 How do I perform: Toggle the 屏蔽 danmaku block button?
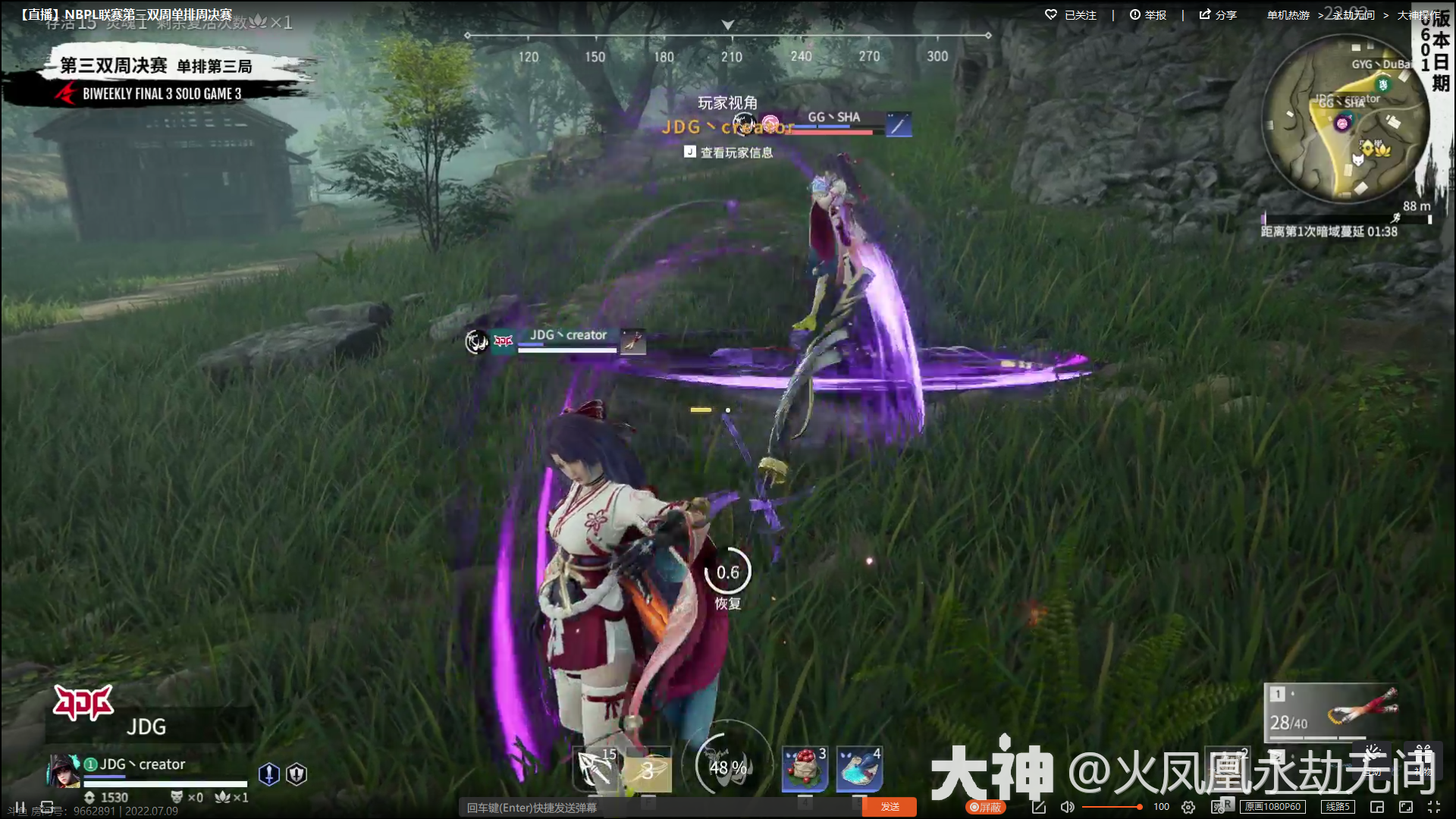[x=985, y=807]
